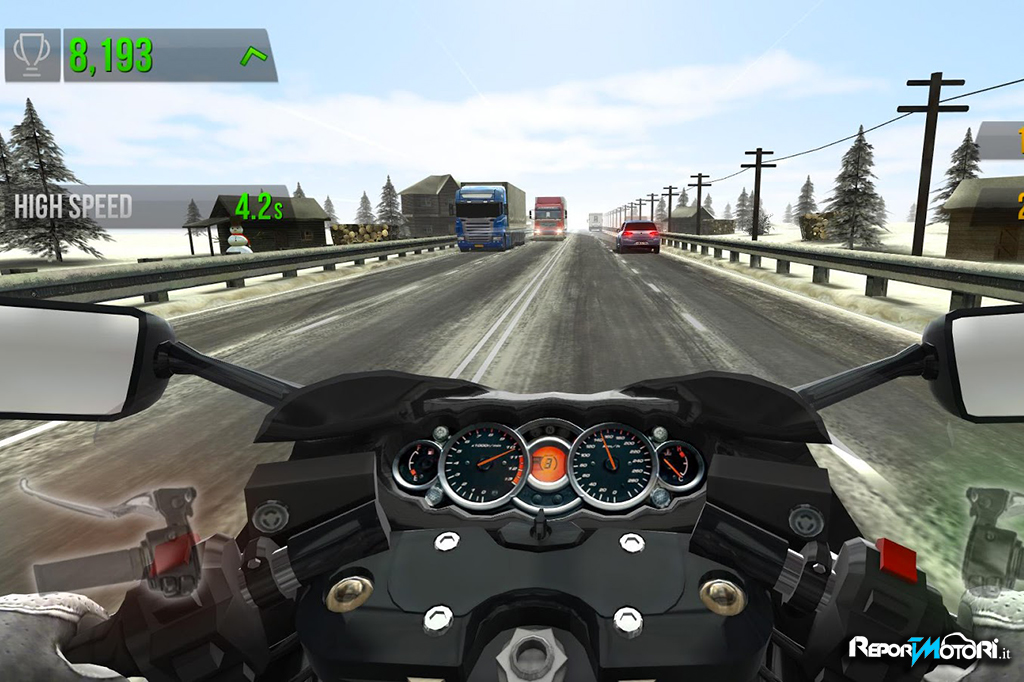The height and width of the screenshot is (682, 1024).
Task: Tap the throttle grip control overlay
Action: pos(990,540)
